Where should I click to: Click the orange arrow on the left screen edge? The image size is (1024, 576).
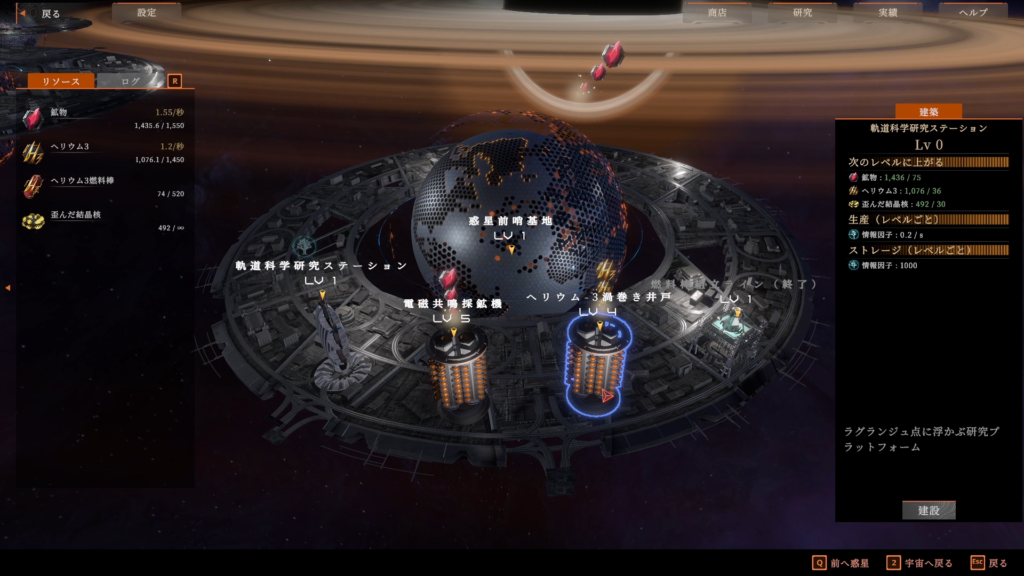7,288
